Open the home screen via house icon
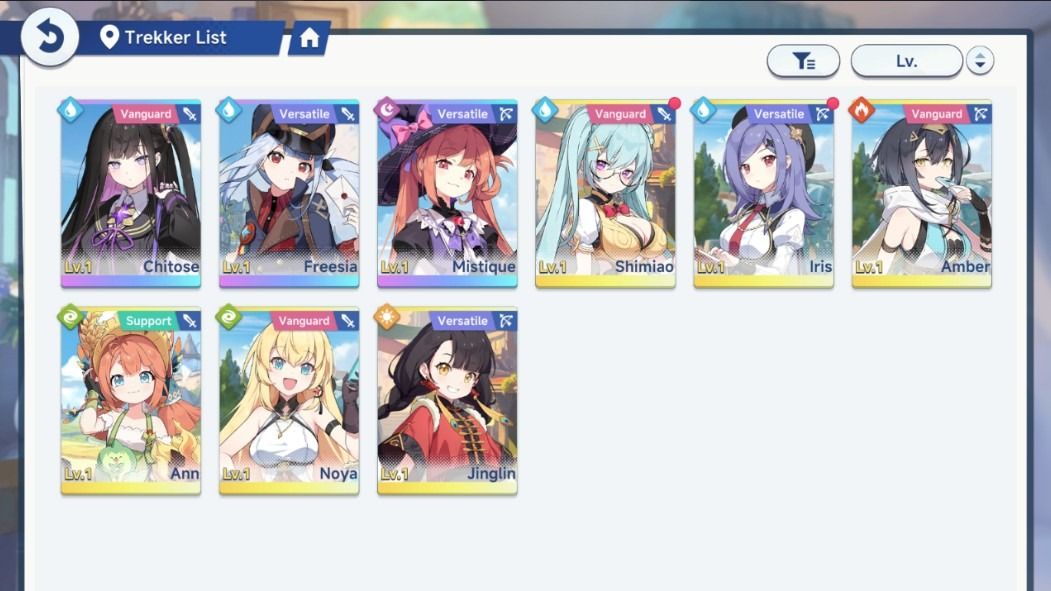This screenshot has width=1051, height=591. [x=309, y=39]
